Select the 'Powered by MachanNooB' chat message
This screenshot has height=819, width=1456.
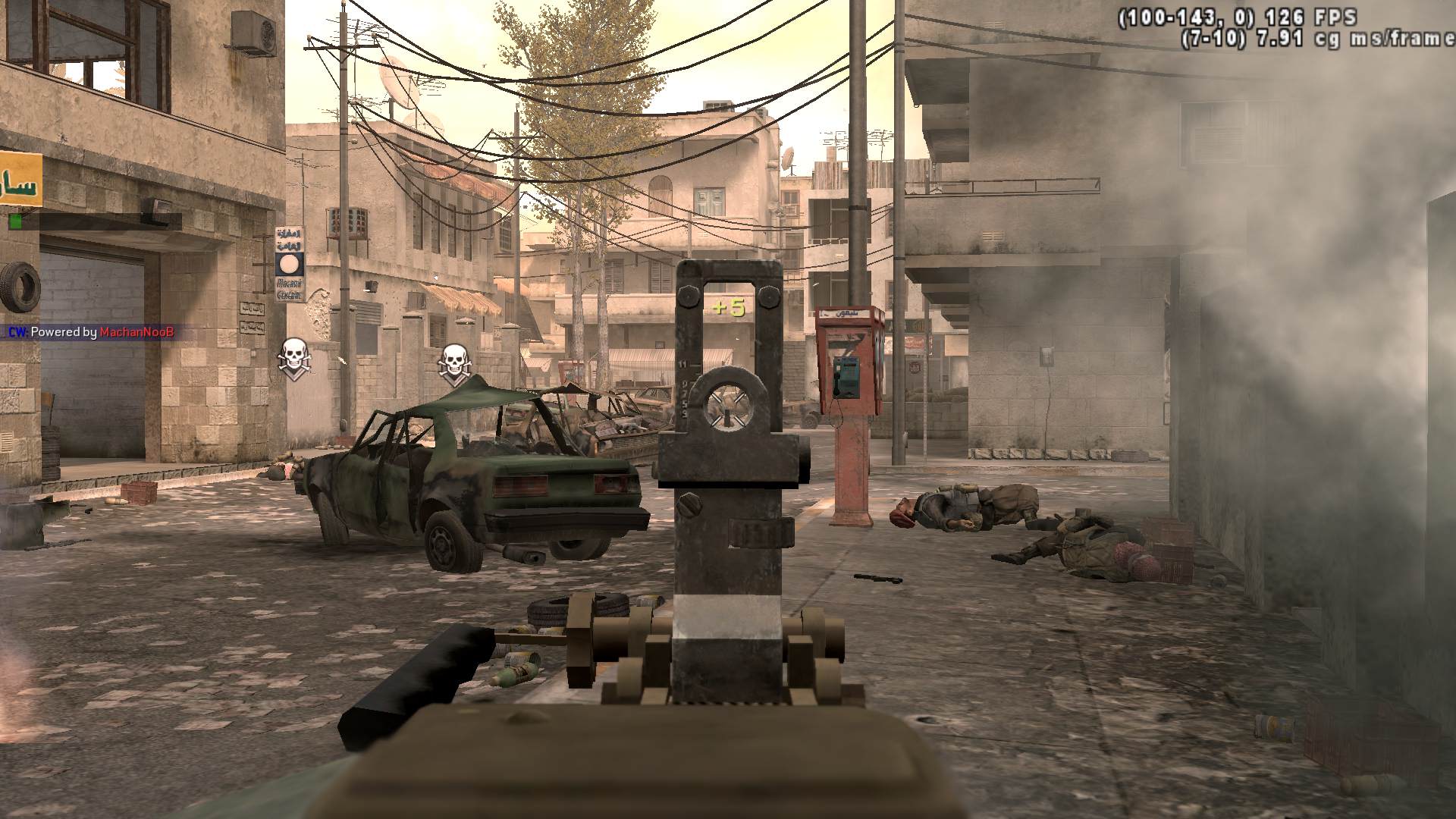pos(93,332)
